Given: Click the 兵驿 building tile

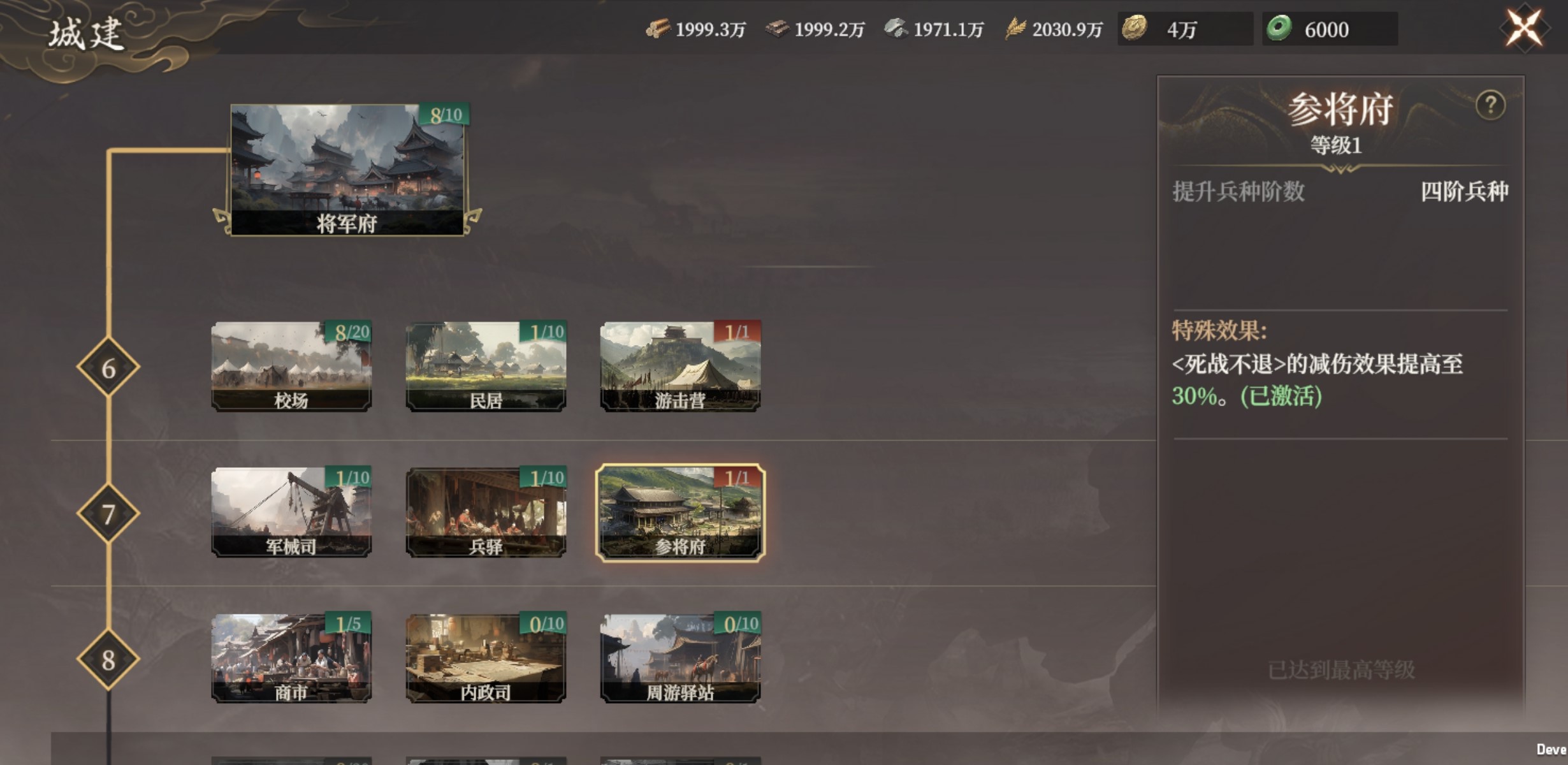Looking at the screenshot, I should click(x=486, y=512).
